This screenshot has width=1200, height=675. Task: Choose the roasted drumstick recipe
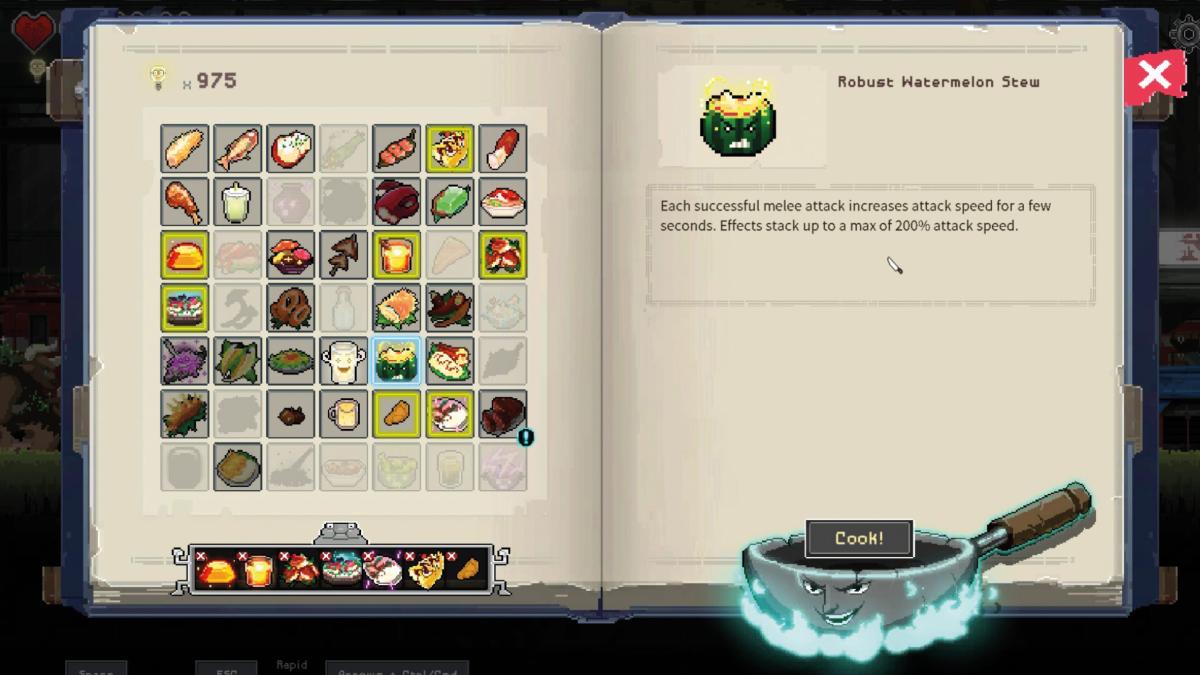(185, 202)
